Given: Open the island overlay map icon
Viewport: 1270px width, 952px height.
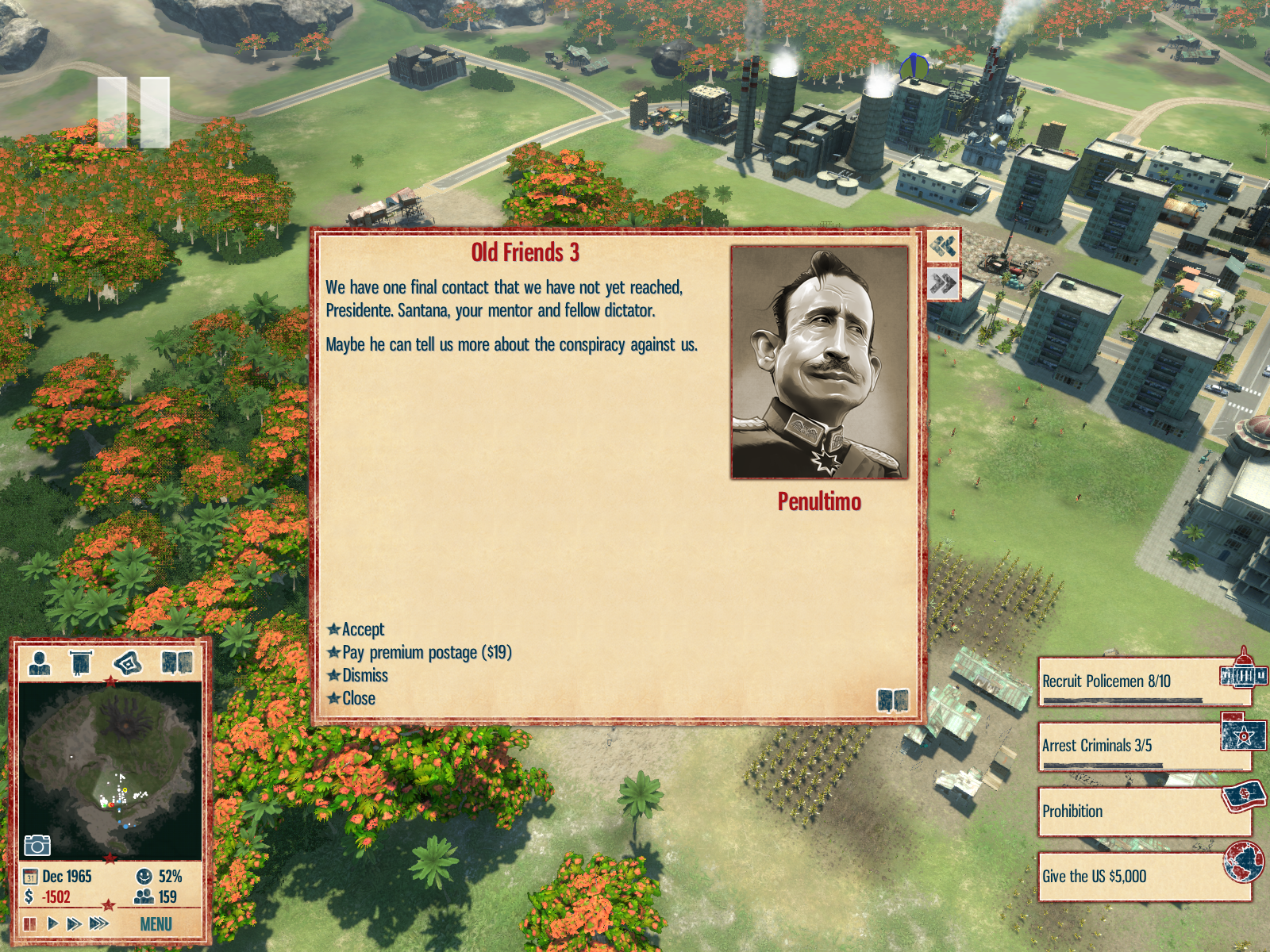Looking at the screenshot, I should 128,662.
